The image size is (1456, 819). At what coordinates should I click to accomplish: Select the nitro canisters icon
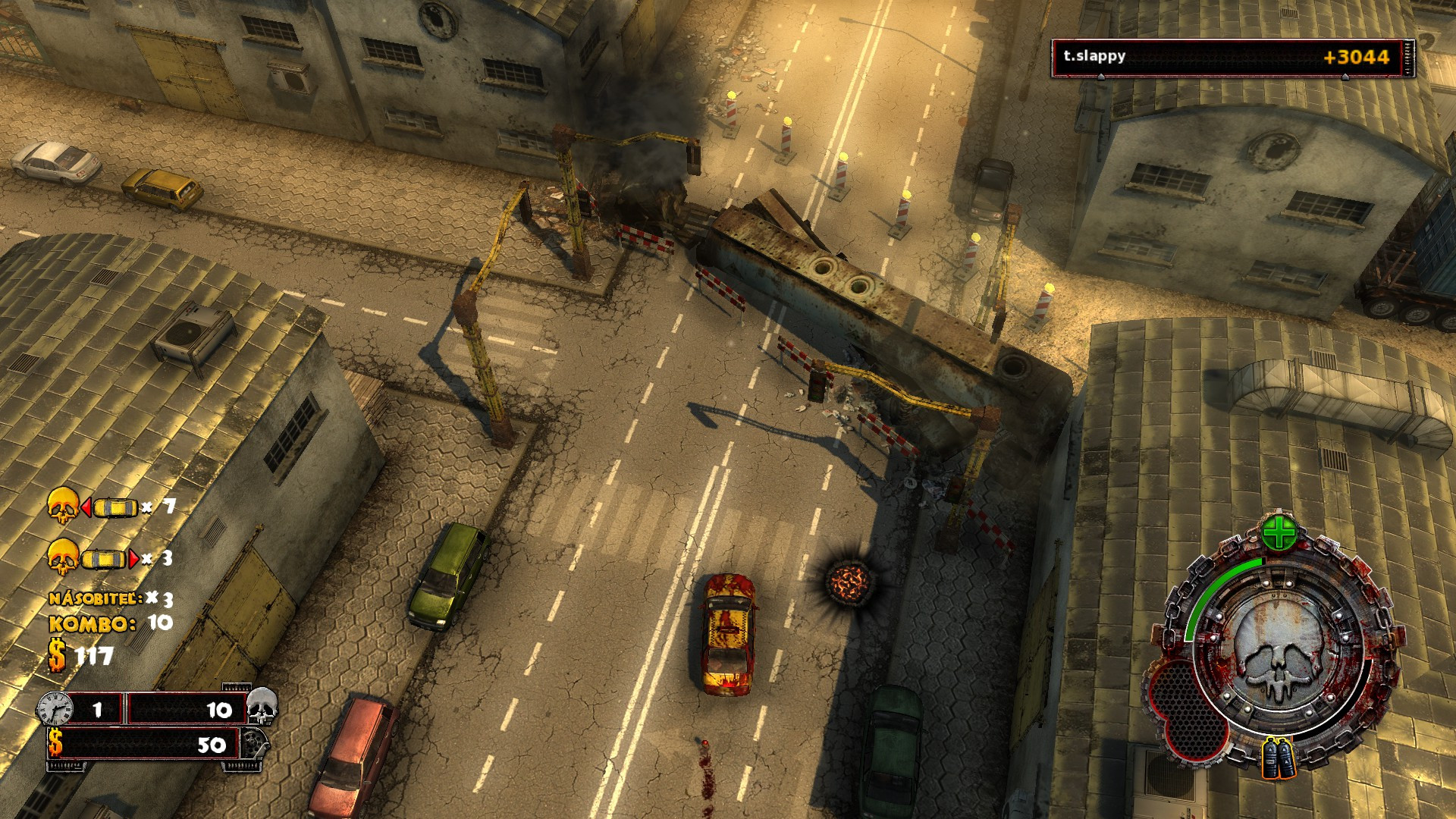tap(1279, 758)
